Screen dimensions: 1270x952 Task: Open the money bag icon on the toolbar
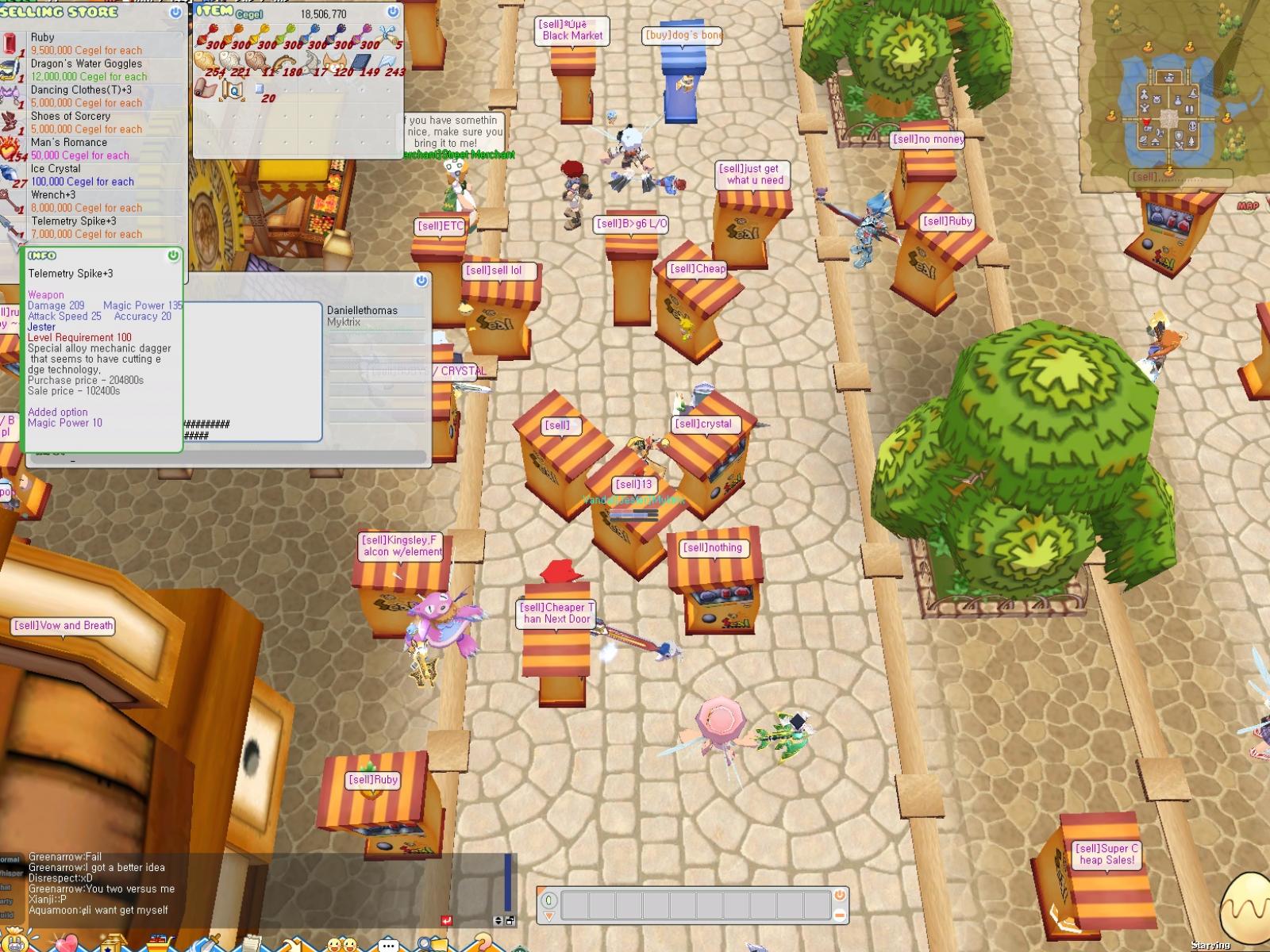(x=14, y=942)
